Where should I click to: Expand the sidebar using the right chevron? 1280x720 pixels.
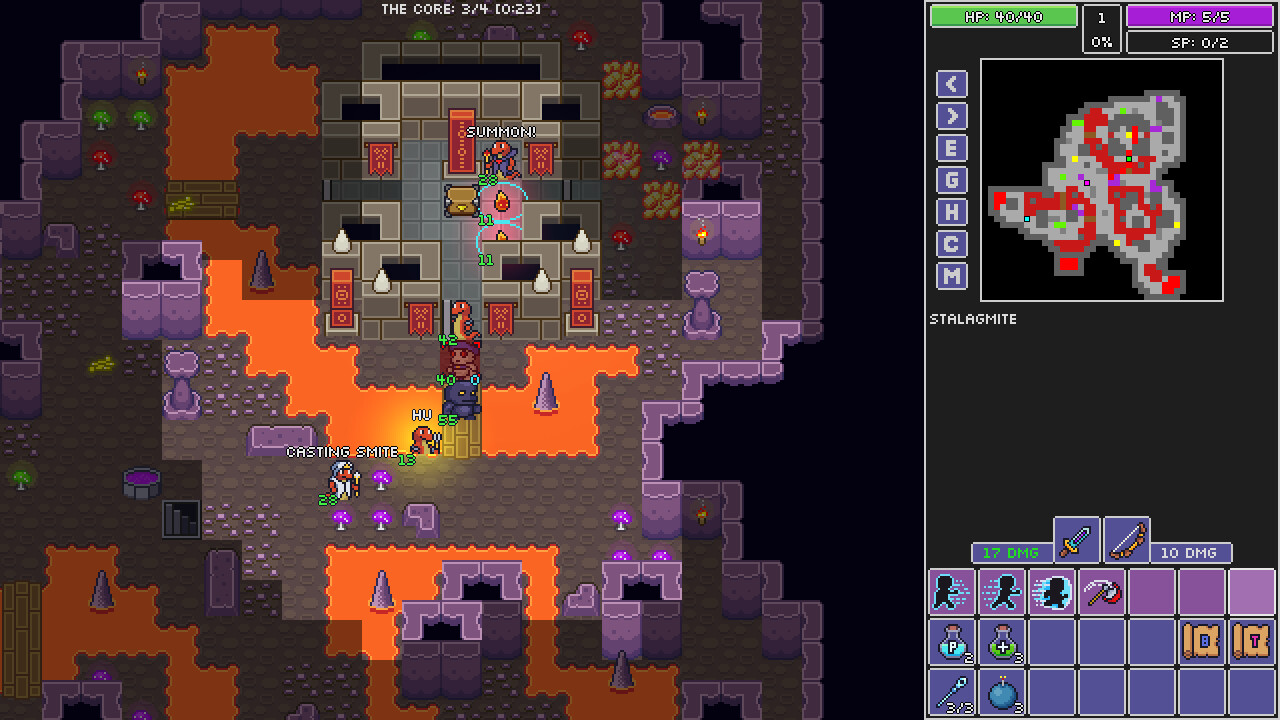pos(951,116)
